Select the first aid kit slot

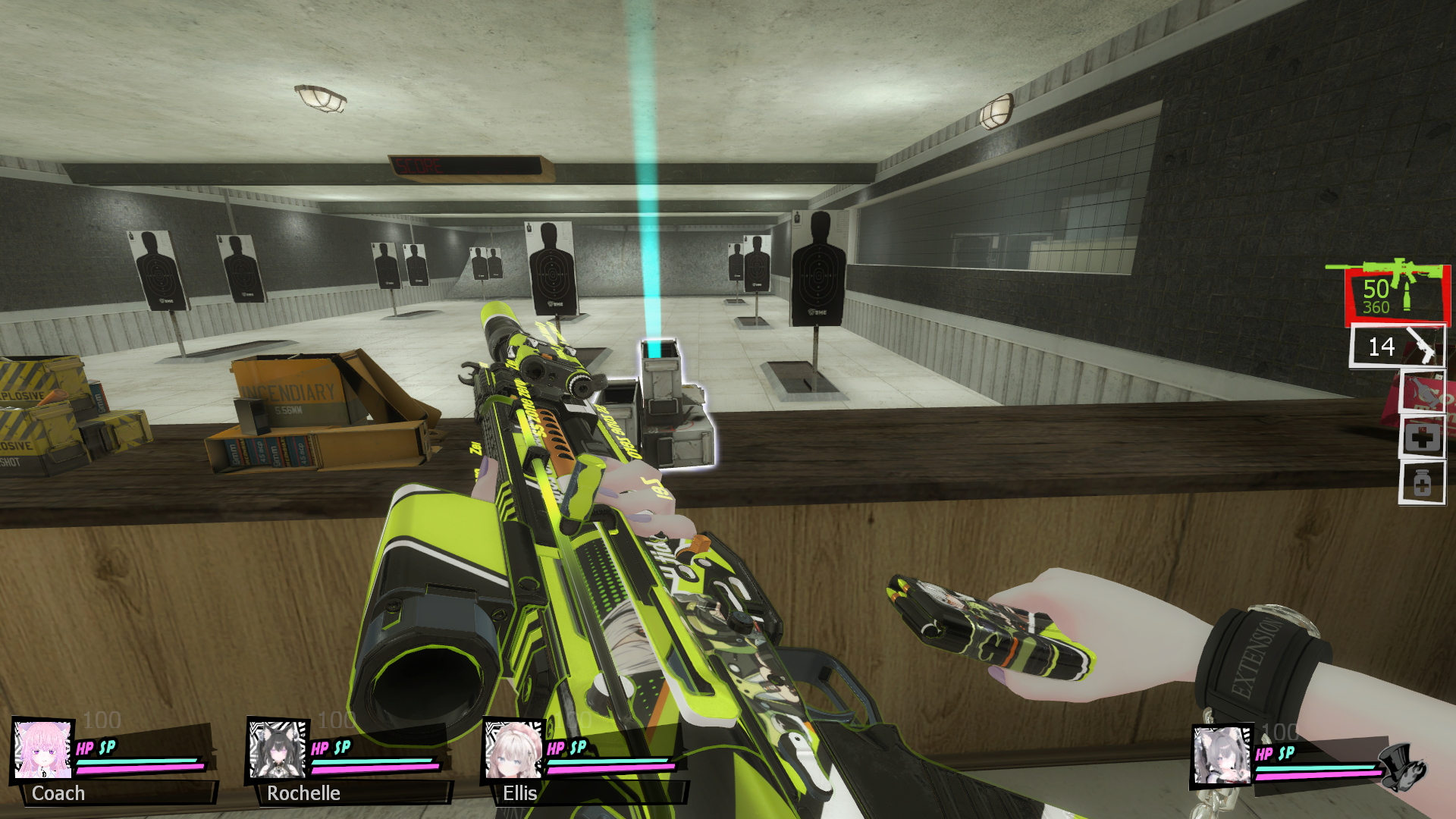[1422, 438]
